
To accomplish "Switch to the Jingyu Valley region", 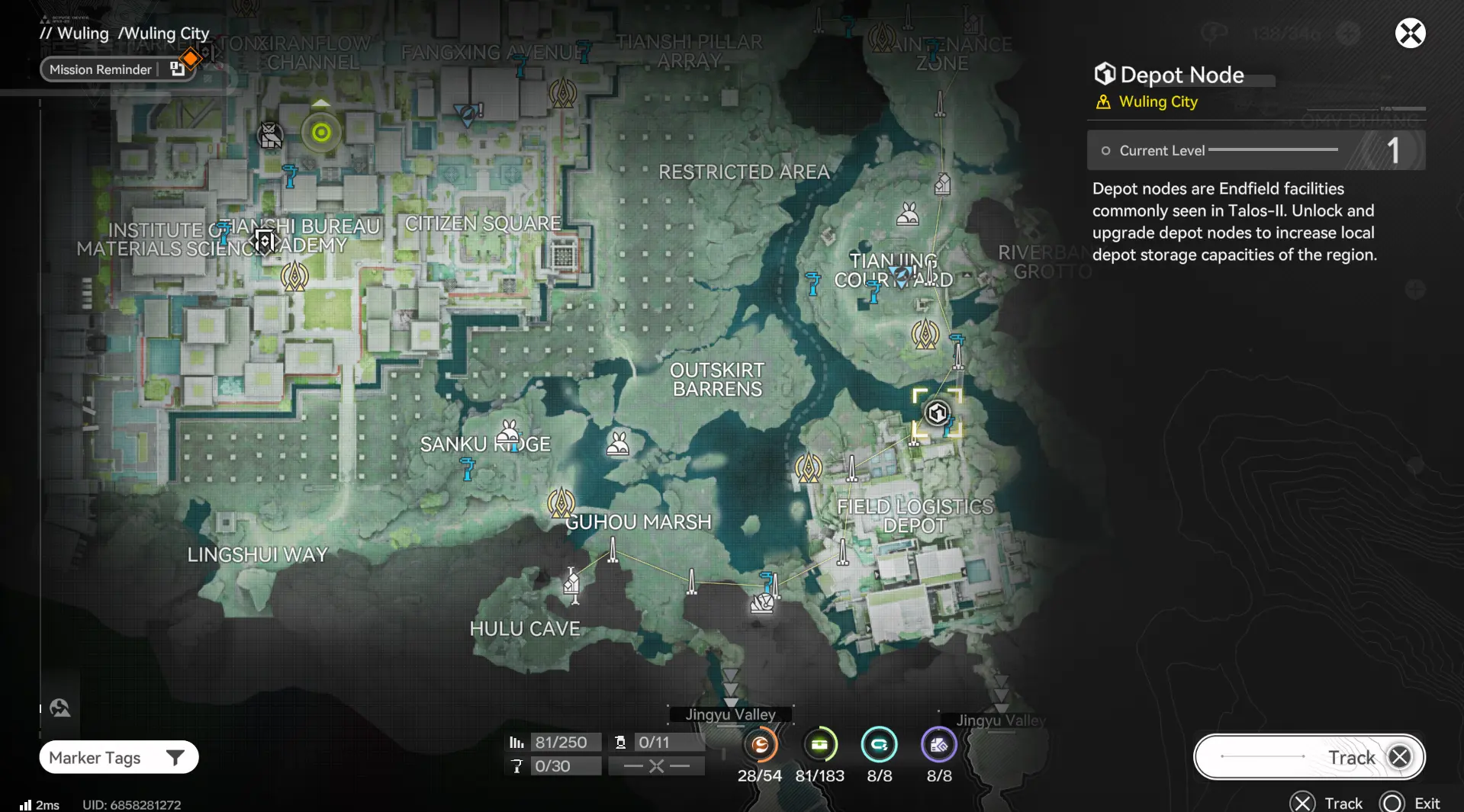I will 730,714.
